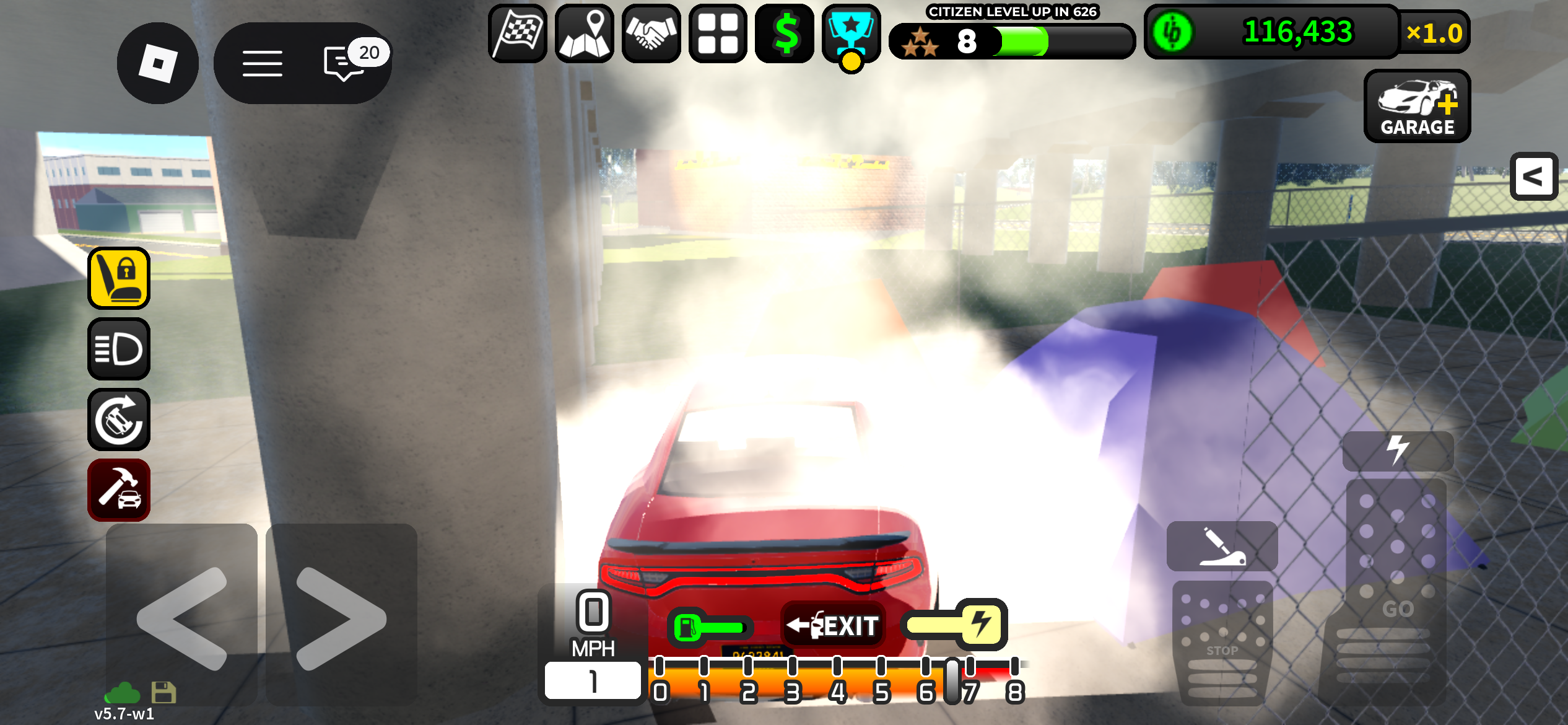Image resolution: width=1568 pixels, height=725 pixels.
Task: Flip the car upright with reset icon
Action: pos(119,420)
